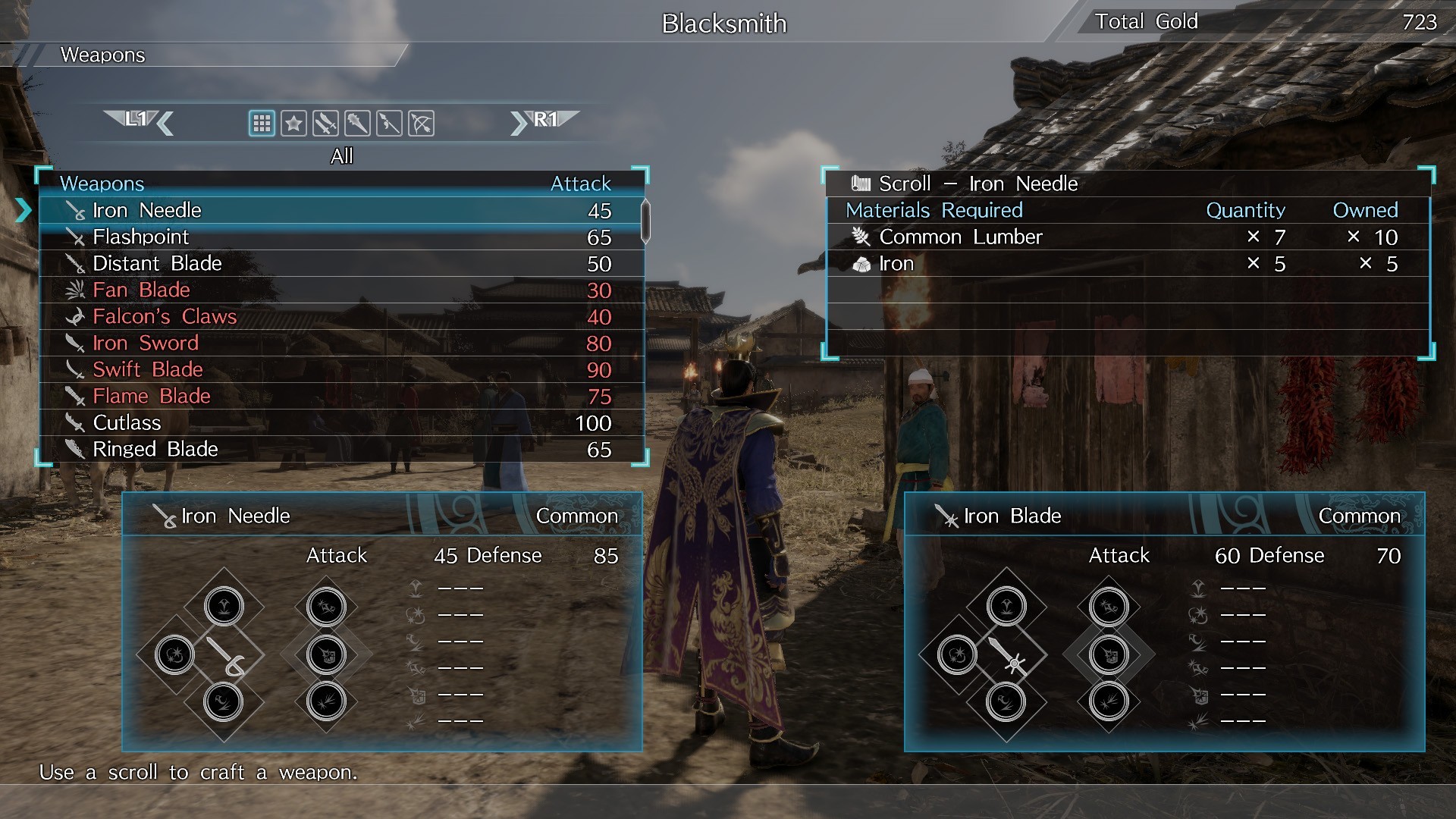Click the Weapons header tab label
This screenshot has width=1456, height=819.
(x=103, y=55)
